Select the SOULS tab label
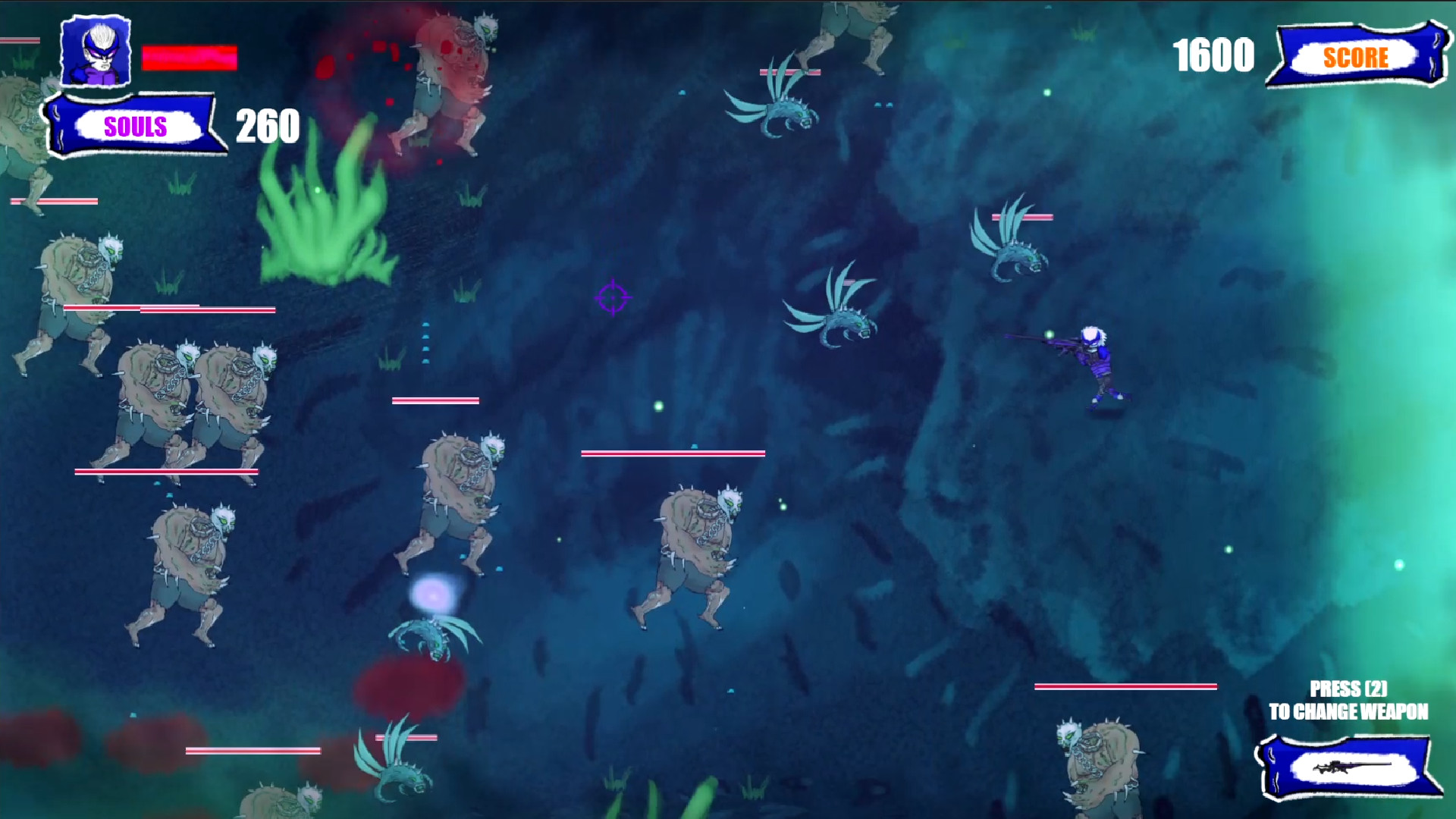 pos(135,124)
